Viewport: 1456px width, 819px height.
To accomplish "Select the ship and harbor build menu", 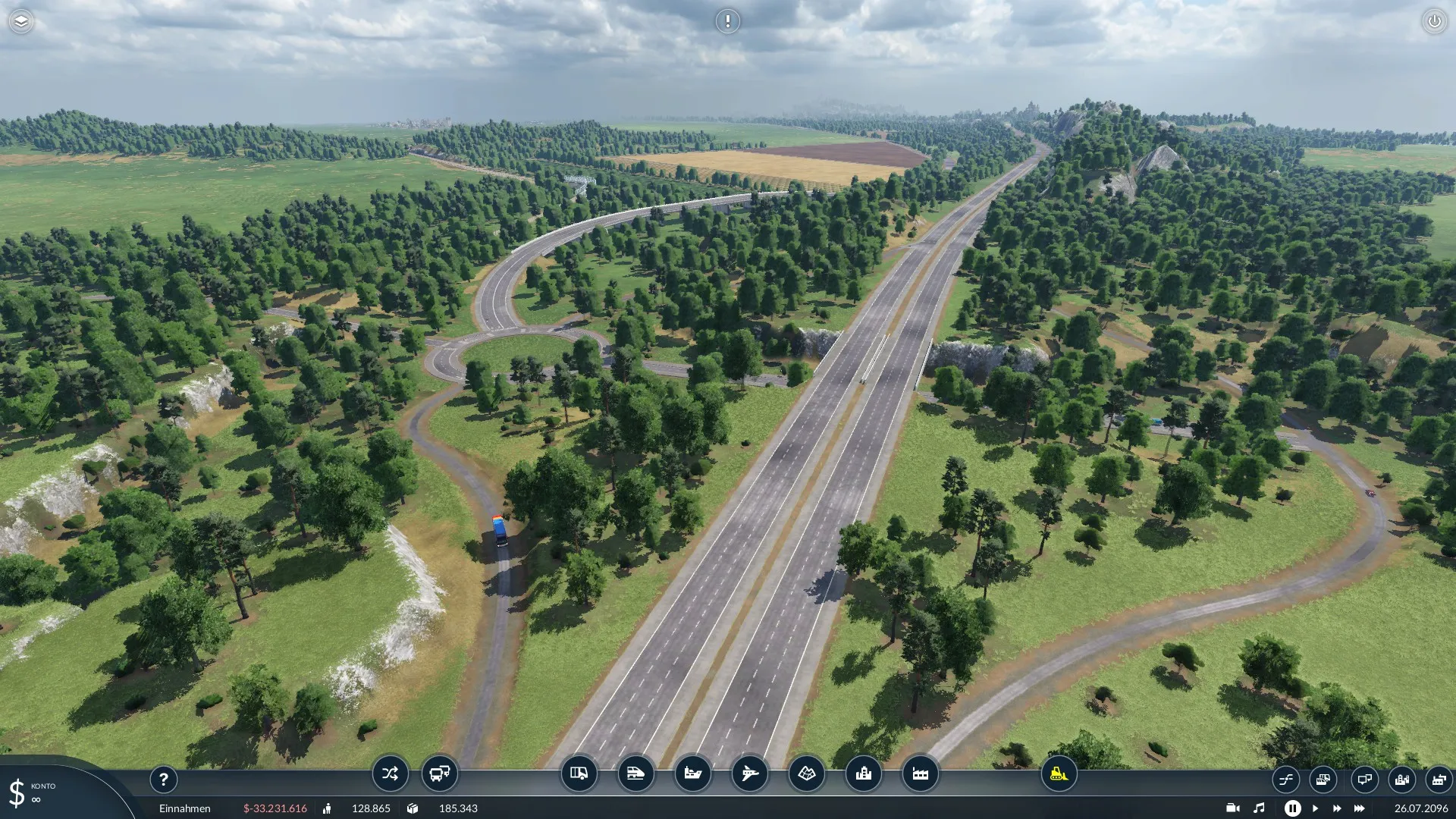I will 692,773.
